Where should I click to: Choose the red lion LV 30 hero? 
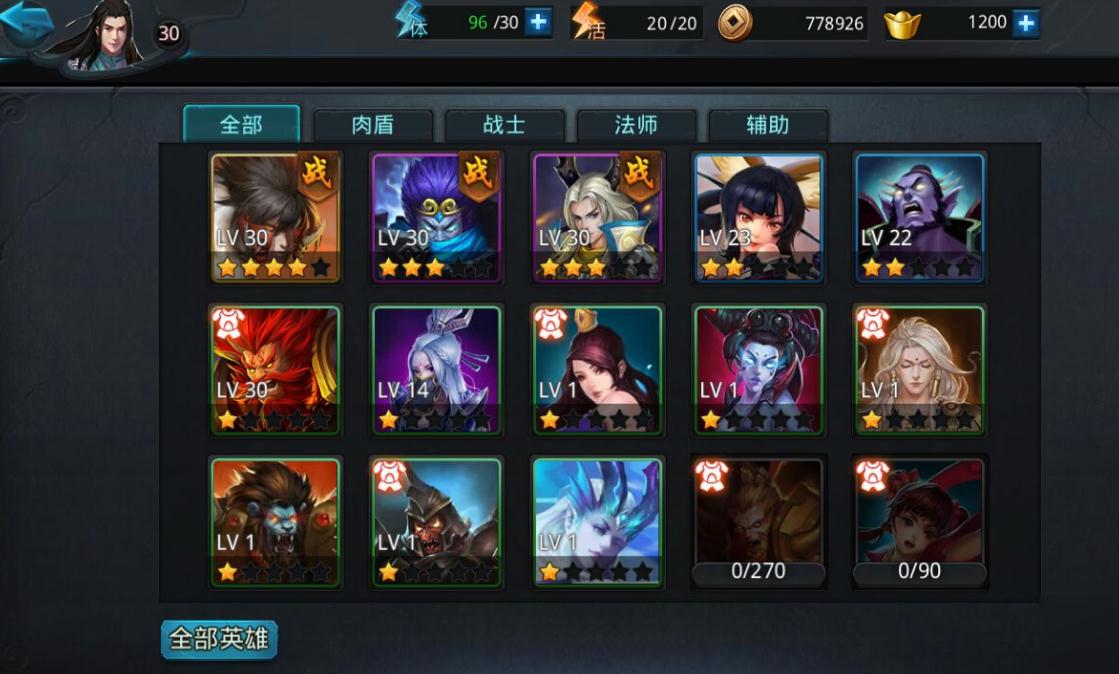point(275,370)
